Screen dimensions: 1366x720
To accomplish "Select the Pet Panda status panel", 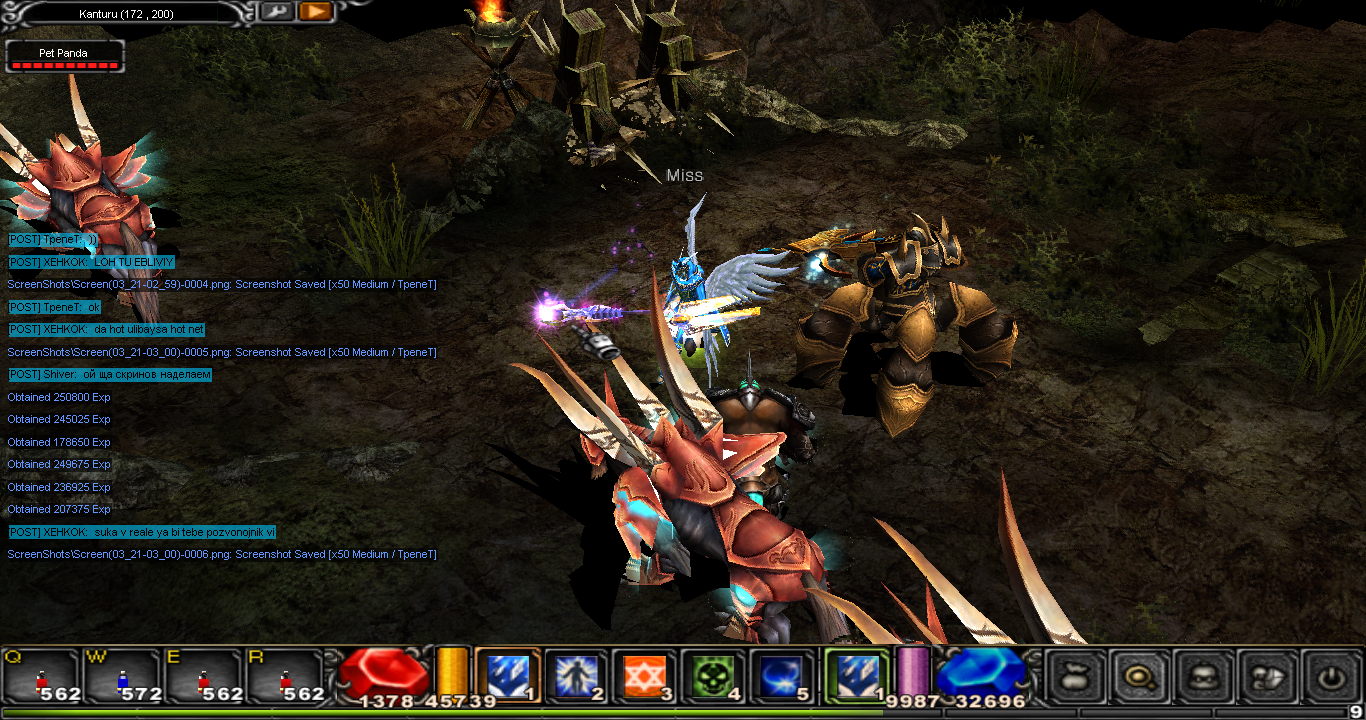I will click(x=65, y=56).
